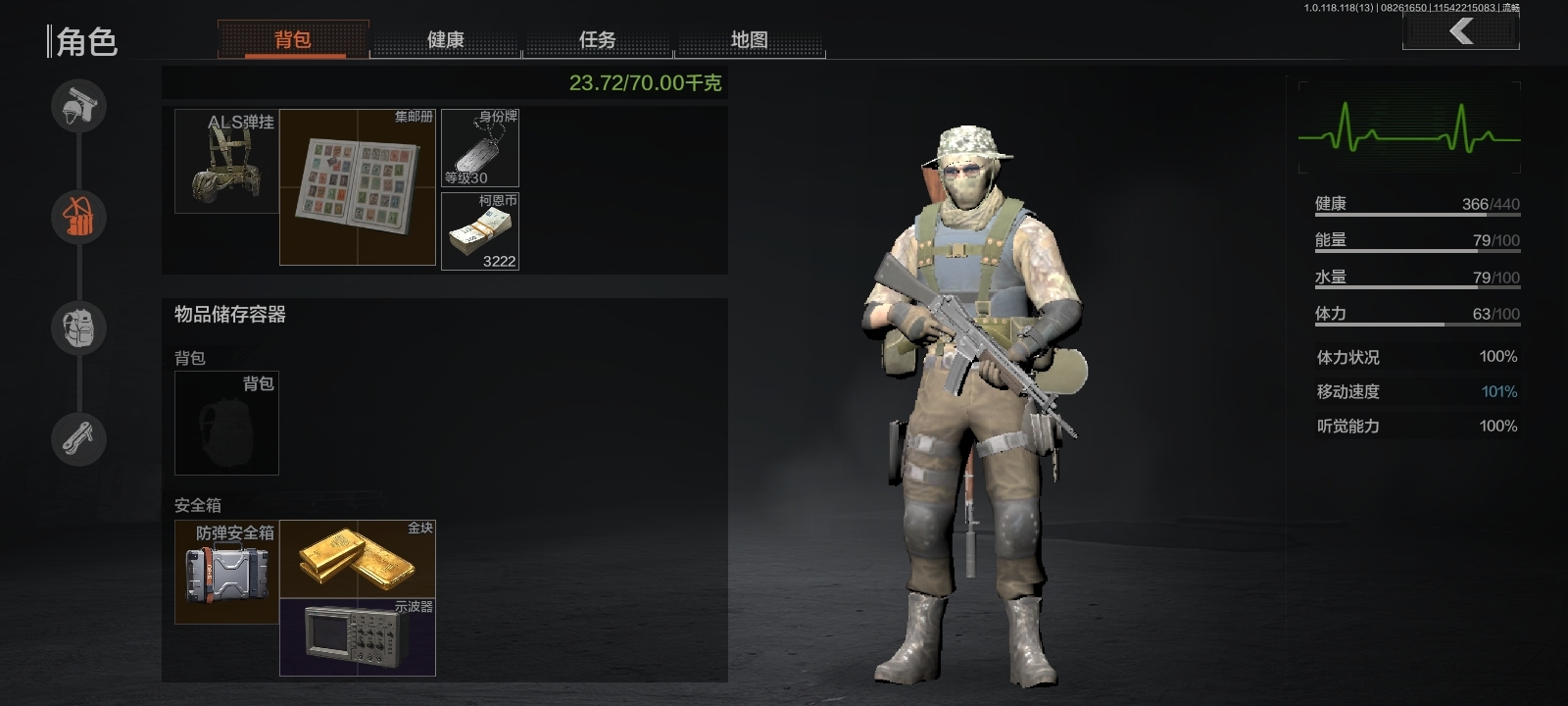Click the back arrow at top right
This screenshot has height=706, width=1568.
coord(1461,30)
